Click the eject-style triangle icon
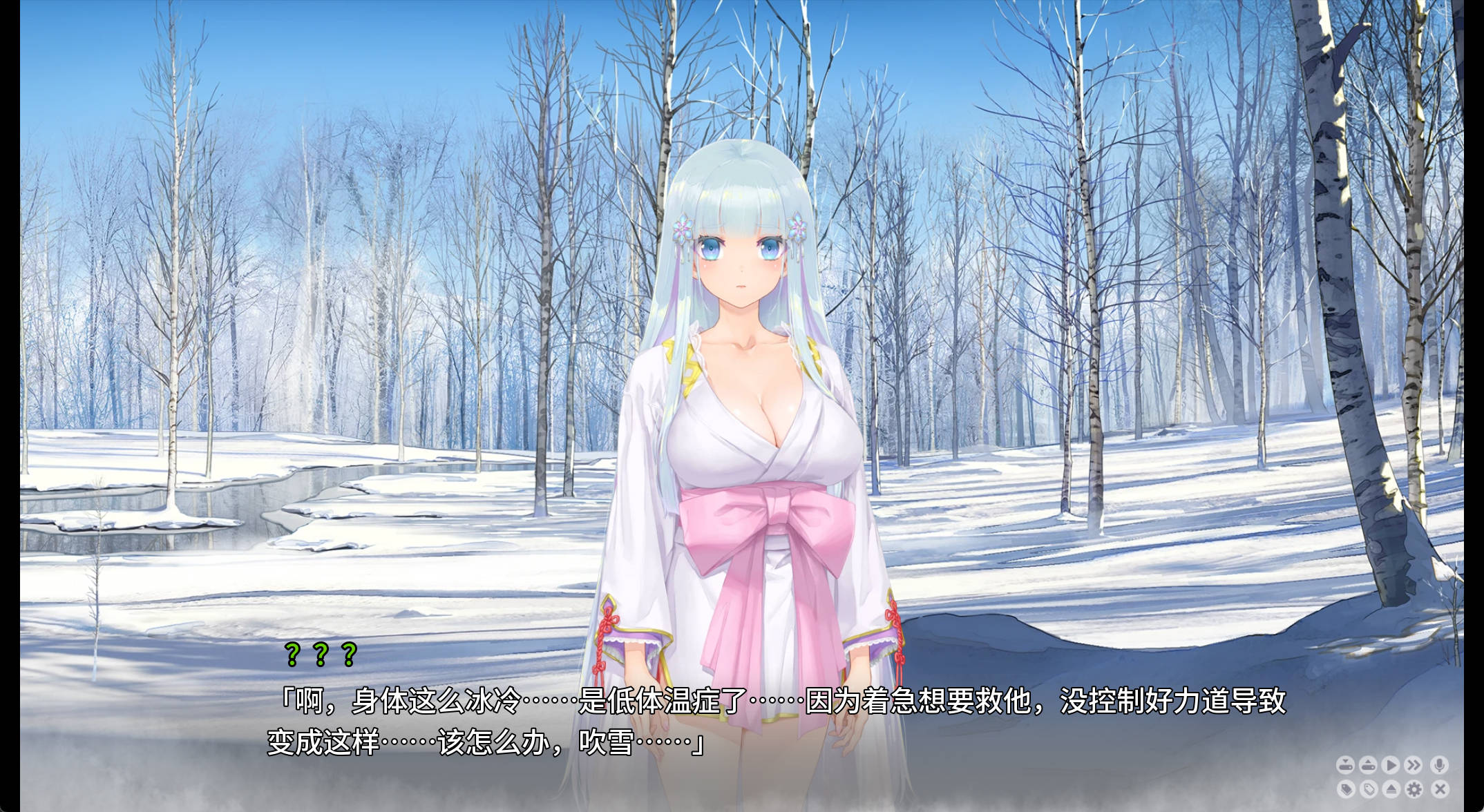 pyautogui.click(x=1391, y=789)
